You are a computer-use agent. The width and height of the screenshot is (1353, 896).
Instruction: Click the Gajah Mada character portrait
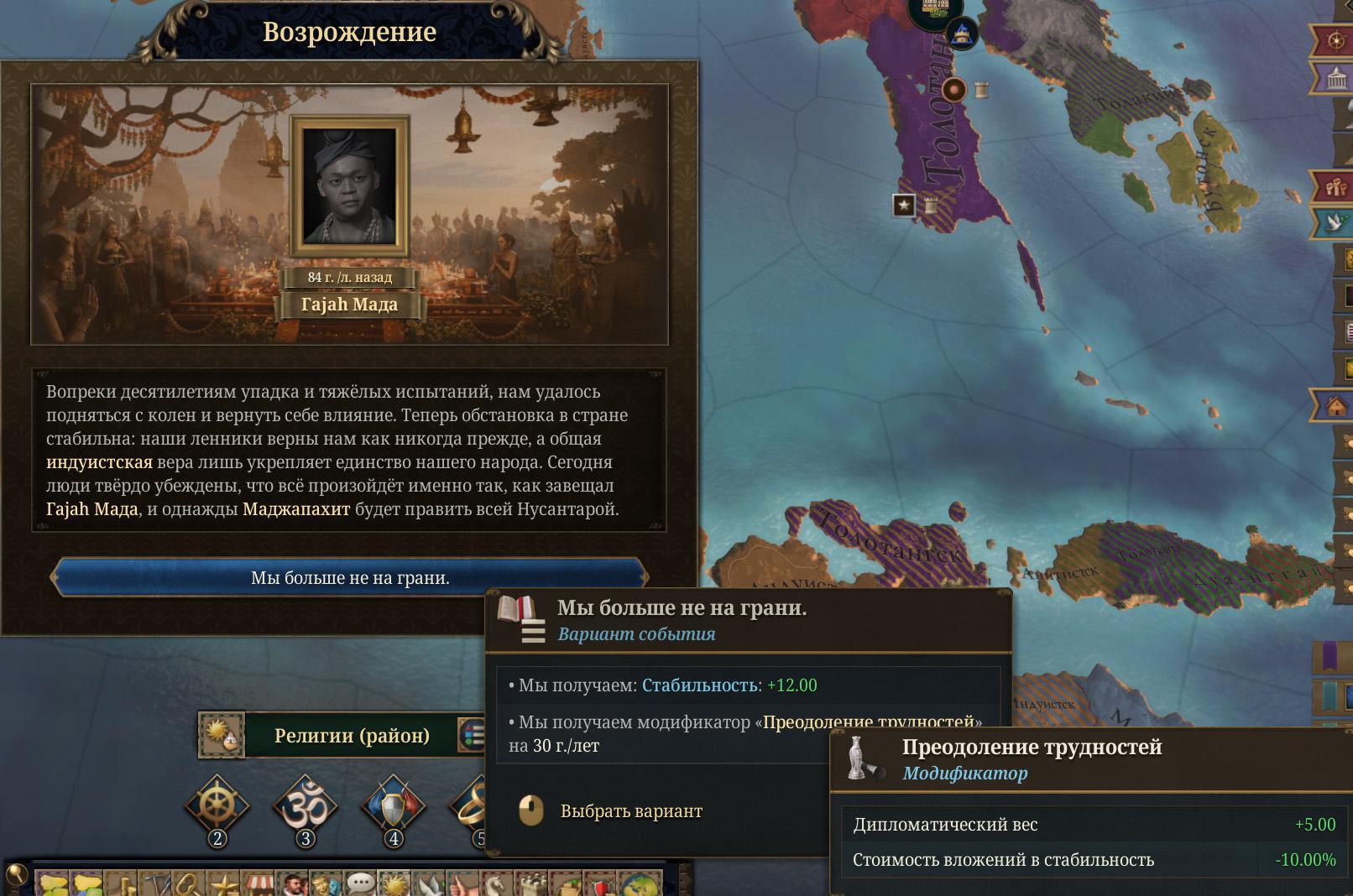349,186
